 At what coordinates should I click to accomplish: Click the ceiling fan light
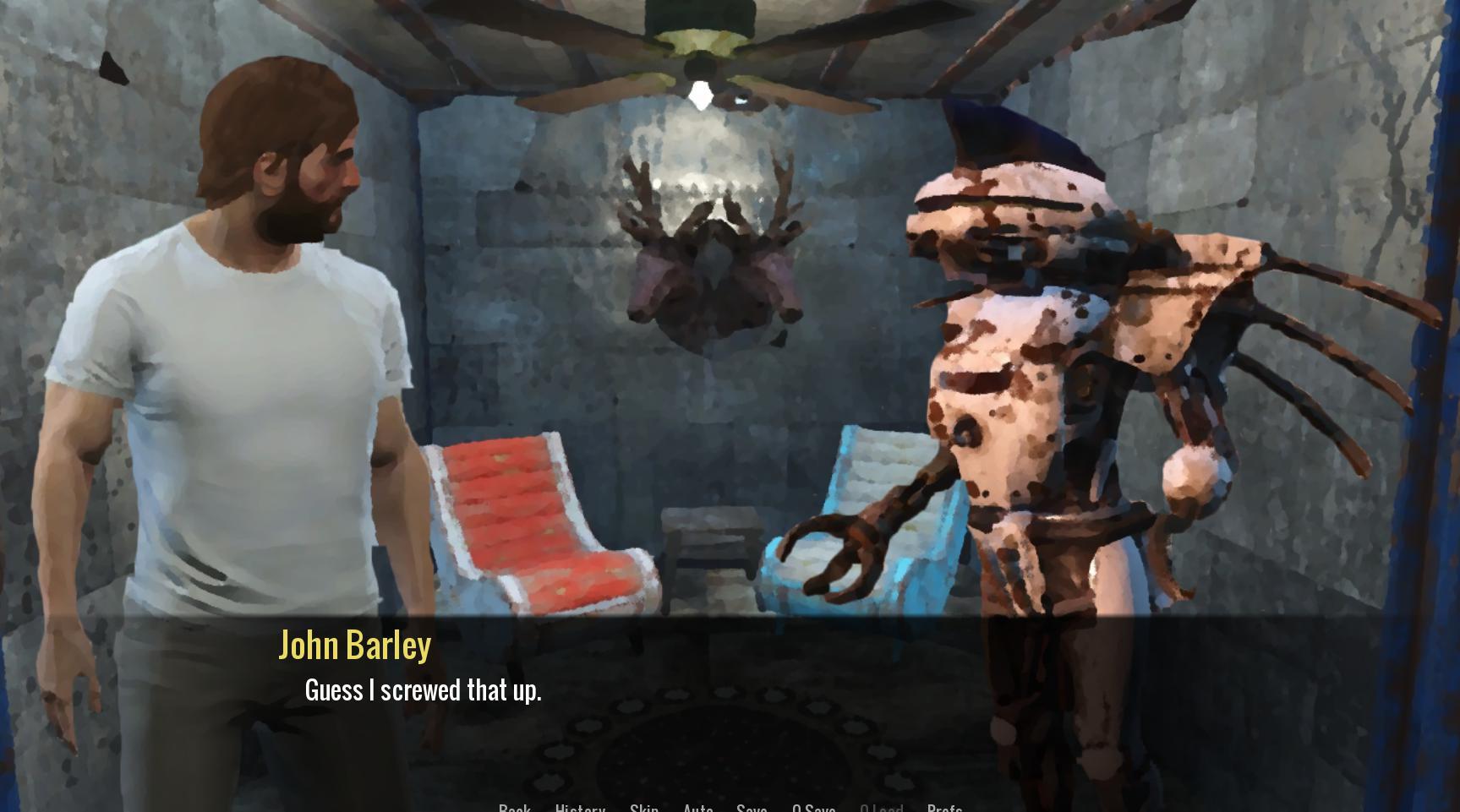point(700,93)
